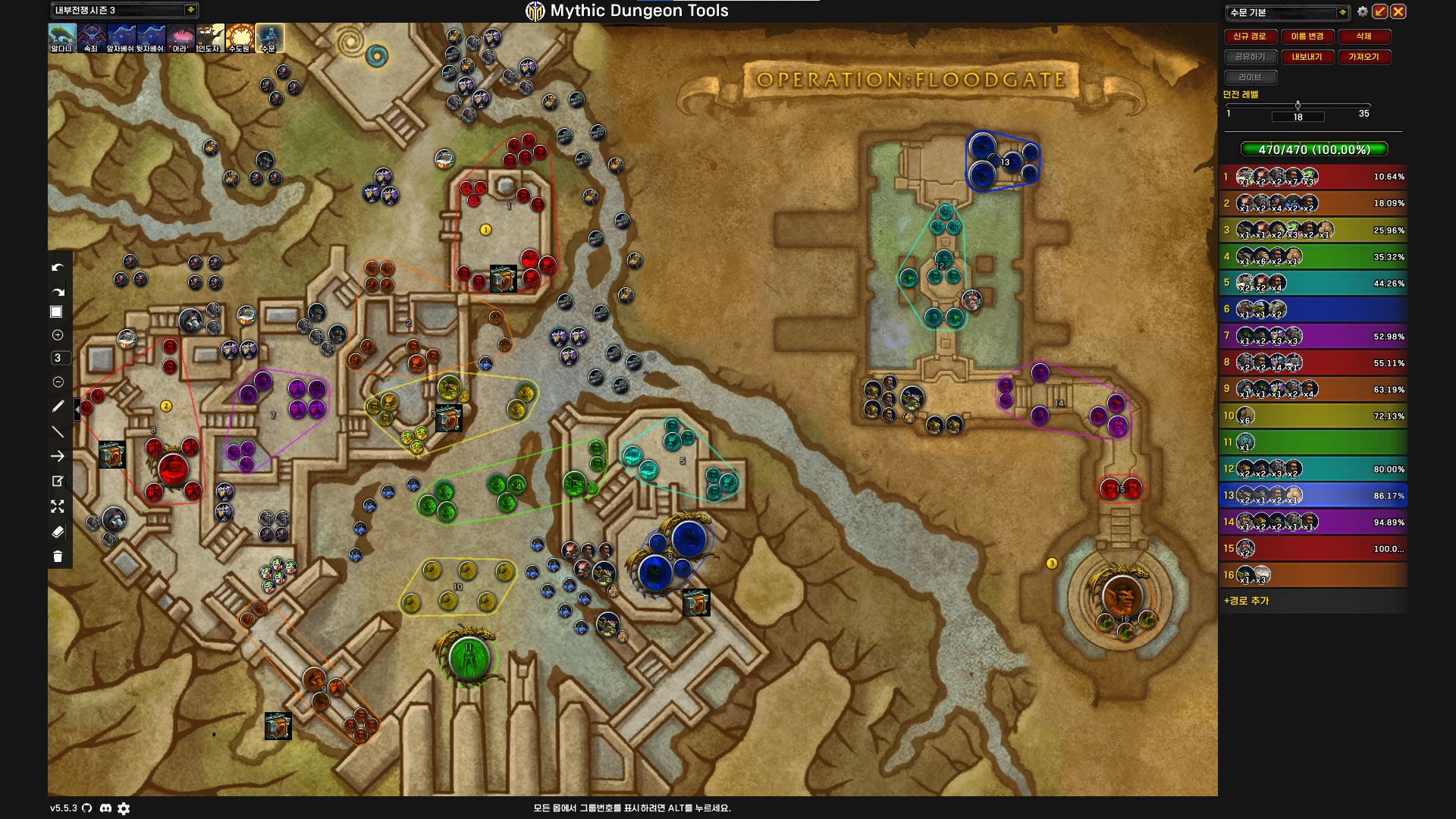1456x819 pixels.
Task: Create a new route with 신규 경로
Action: click(x=1249, y=36)
